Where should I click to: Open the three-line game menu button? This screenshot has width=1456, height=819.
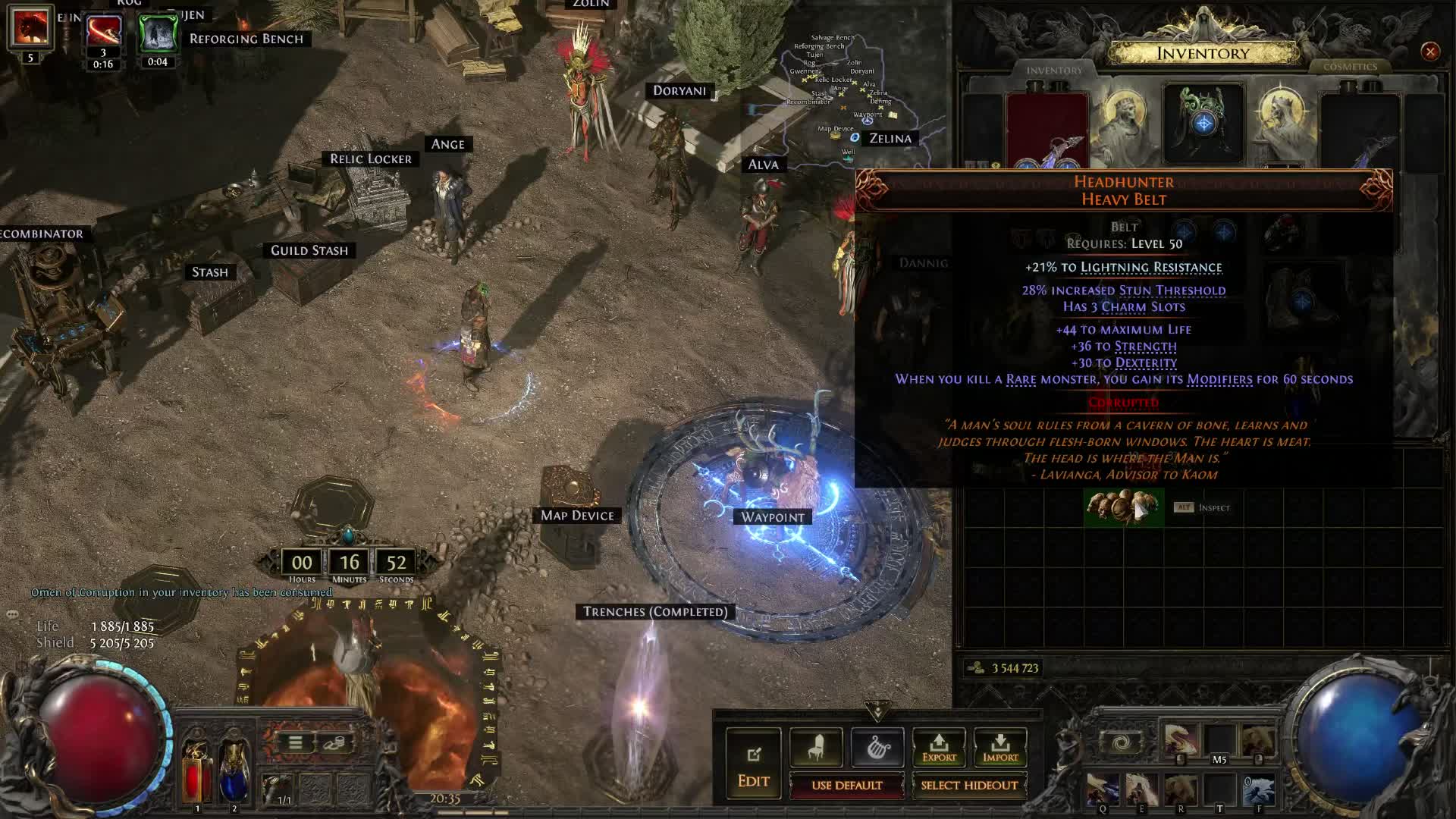click(x=296, y=743)
